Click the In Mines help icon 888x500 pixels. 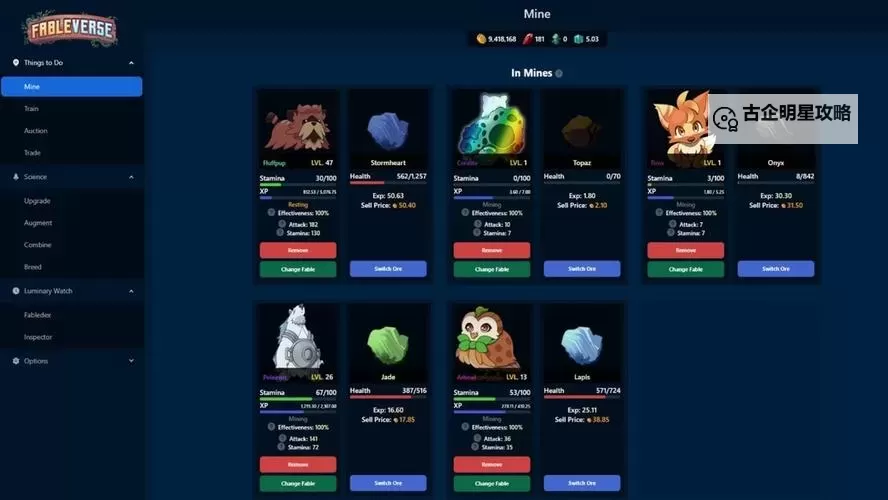[559, 74]
